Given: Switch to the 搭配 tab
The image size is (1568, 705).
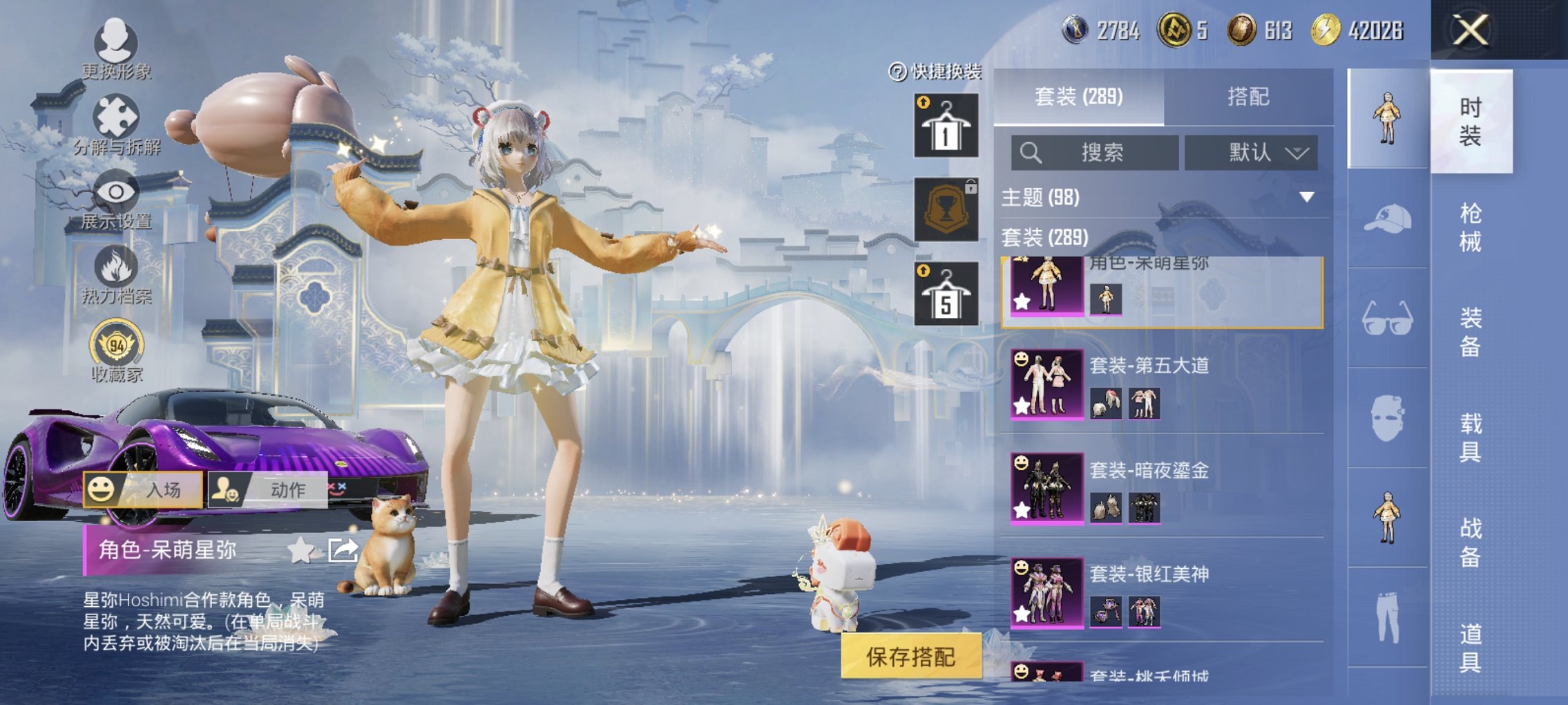Looking at the screenshot, I should point(1248,97).
